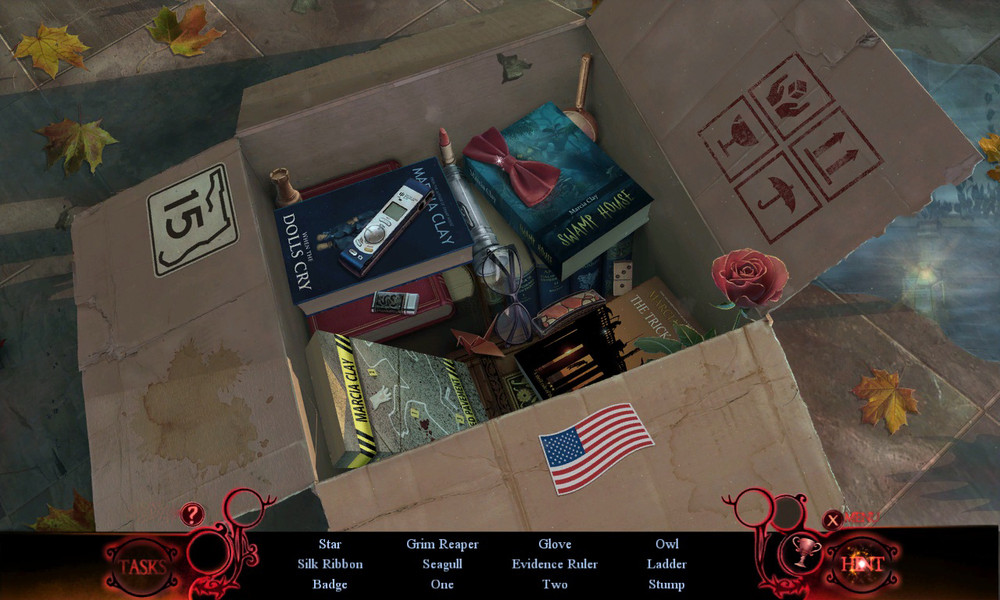This screenshot has width=1000, height=600.
Task: Click the red question mark help icon
Action: tap(190, 514)
